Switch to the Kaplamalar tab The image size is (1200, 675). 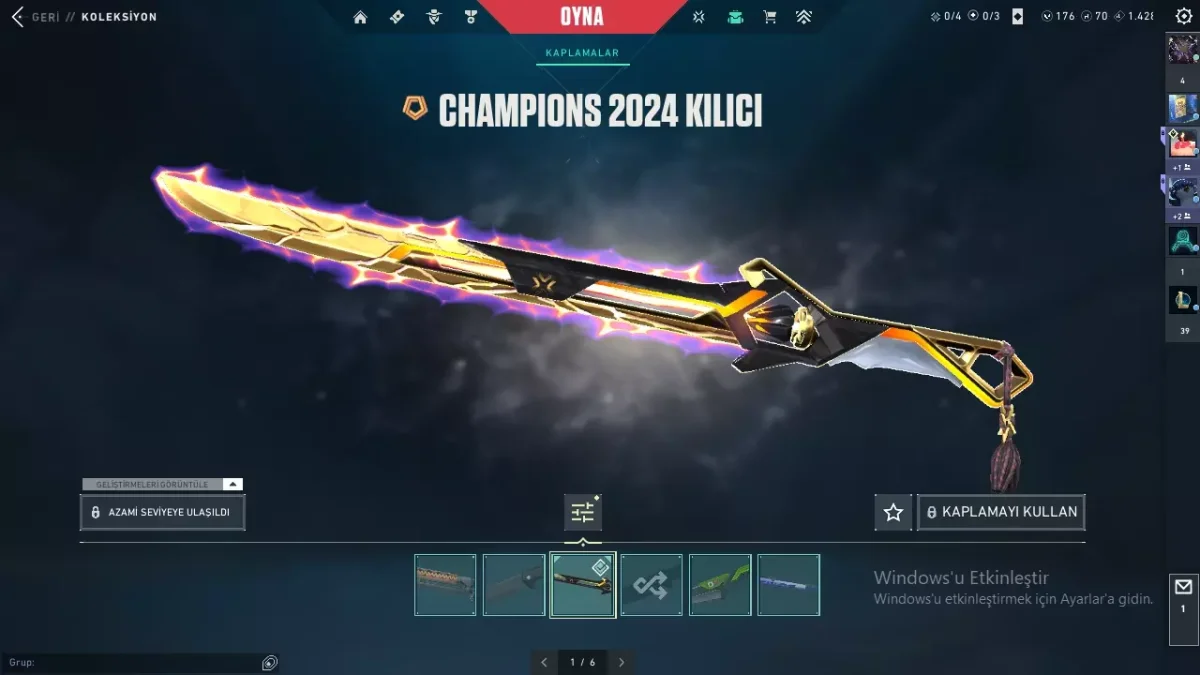pos(582,53)
